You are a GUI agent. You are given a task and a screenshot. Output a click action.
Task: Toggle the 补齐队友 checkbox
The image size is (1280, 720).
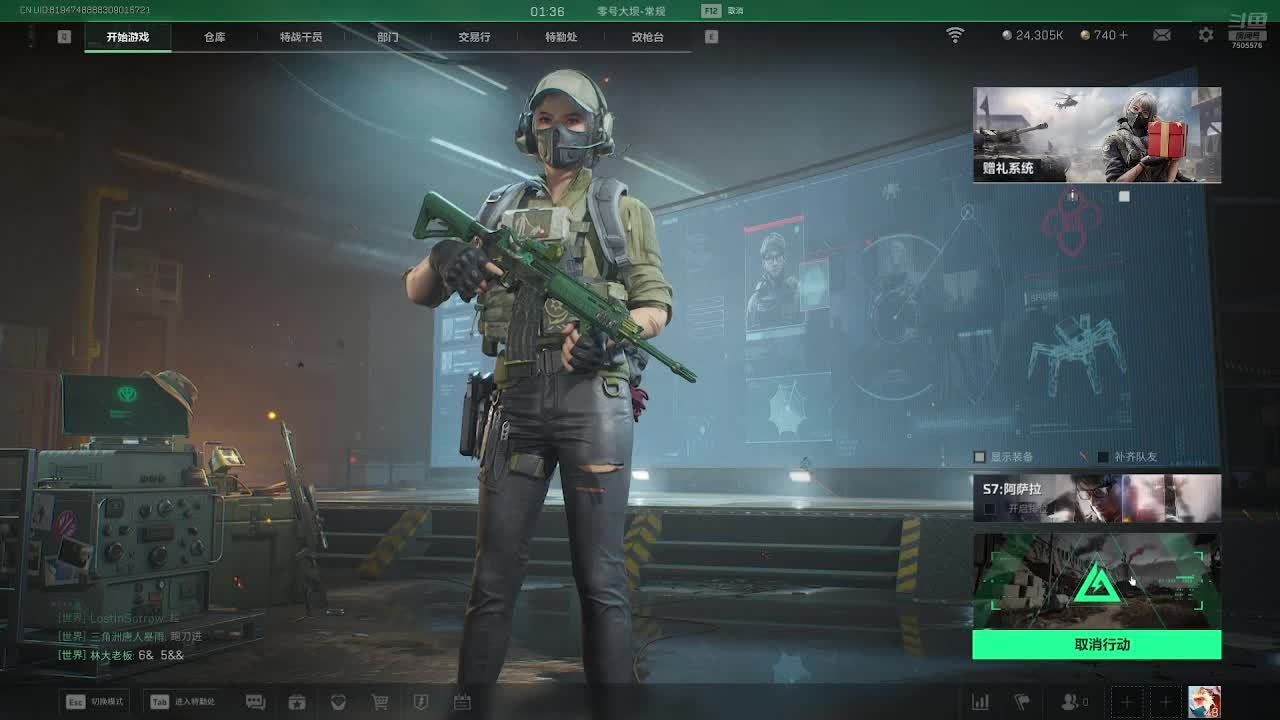point(1103,457)
